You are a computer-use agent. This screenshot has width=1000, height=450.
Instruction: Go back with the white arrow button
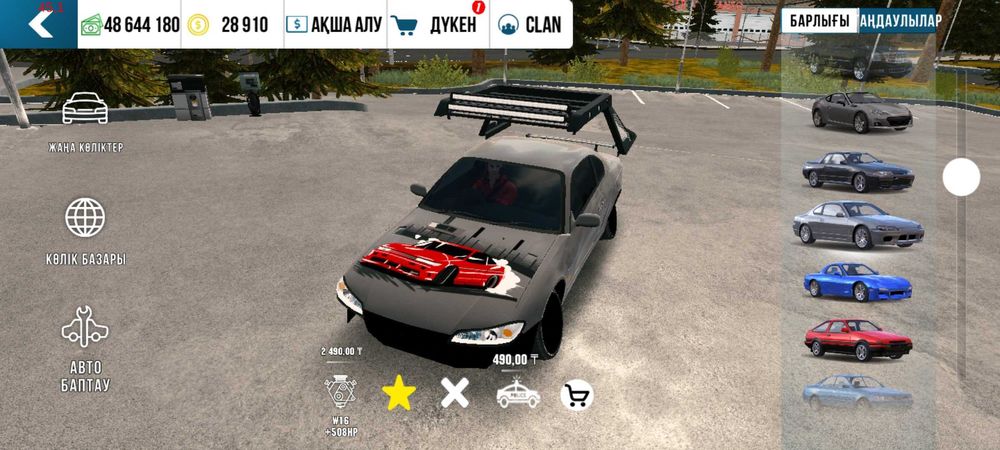point(39,24)
